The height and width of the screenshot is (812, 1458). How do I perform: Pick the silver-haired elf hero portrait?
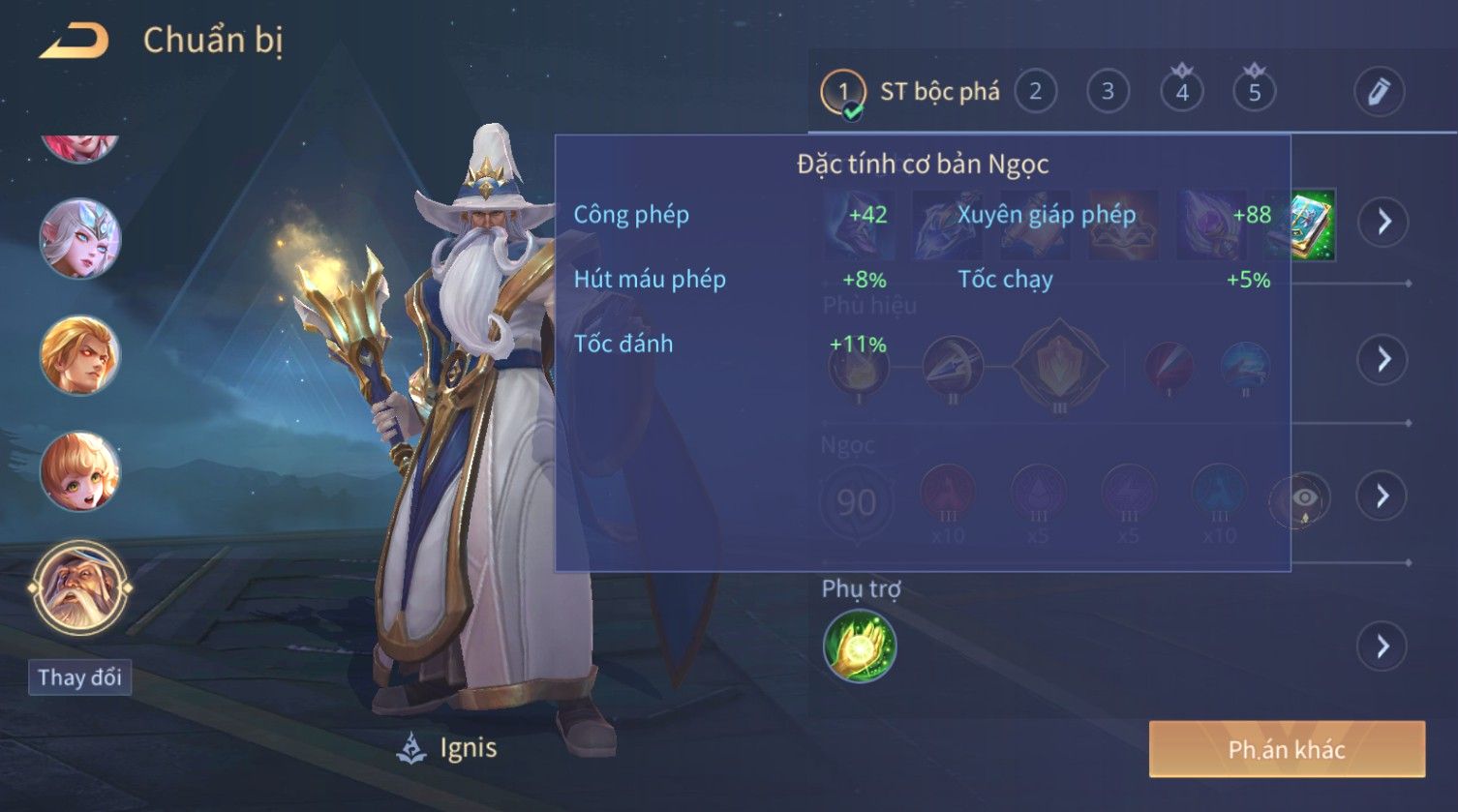[79, 238]
